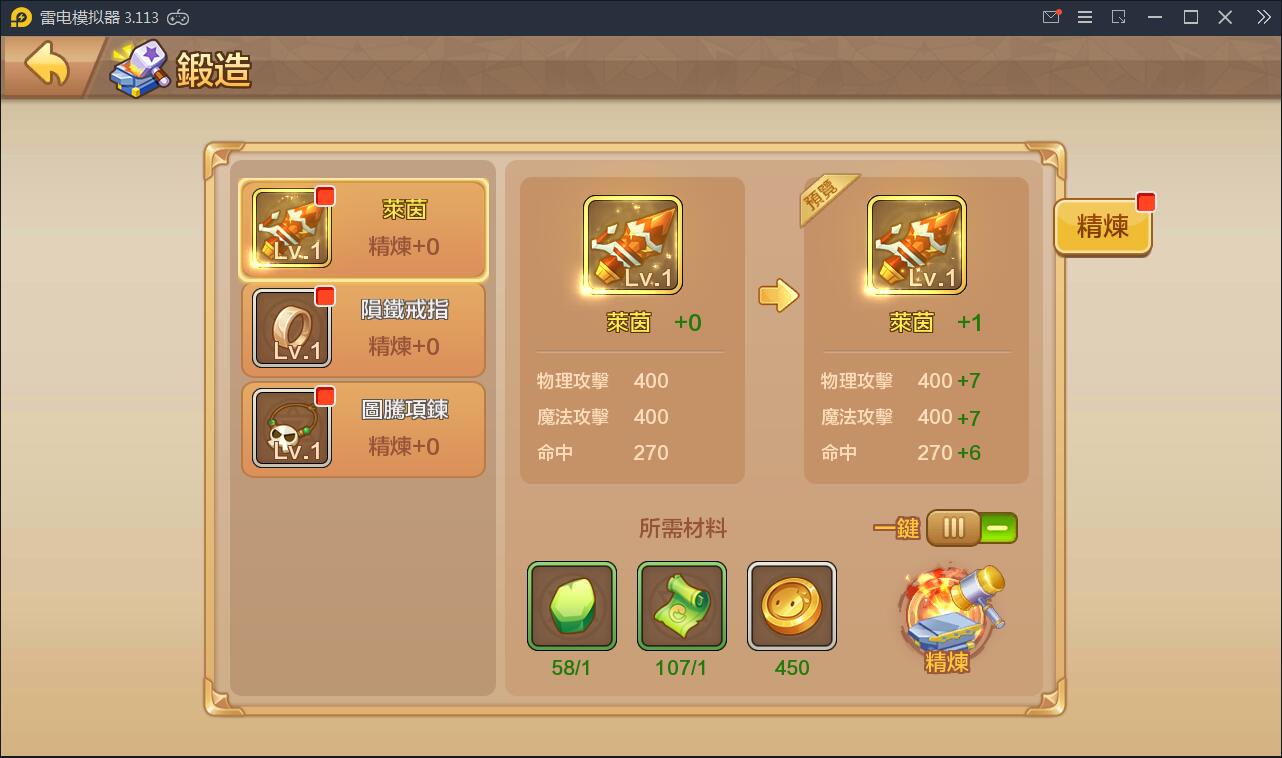Select the green gem material showing 58/1
This screenshot has height=758, width=1282.
pos(571,607)
